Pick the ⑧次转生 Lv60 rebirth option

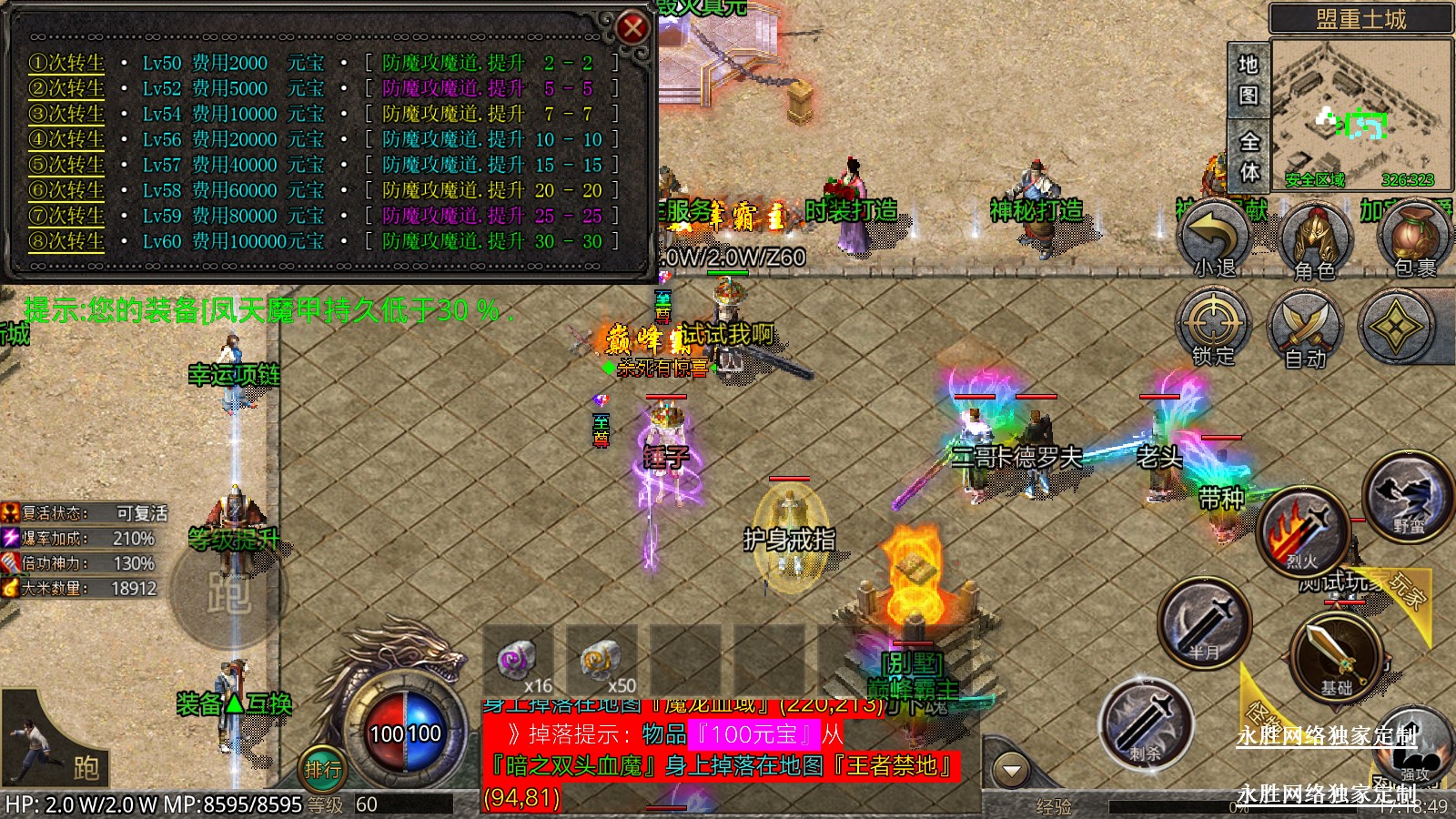point(66,241)
